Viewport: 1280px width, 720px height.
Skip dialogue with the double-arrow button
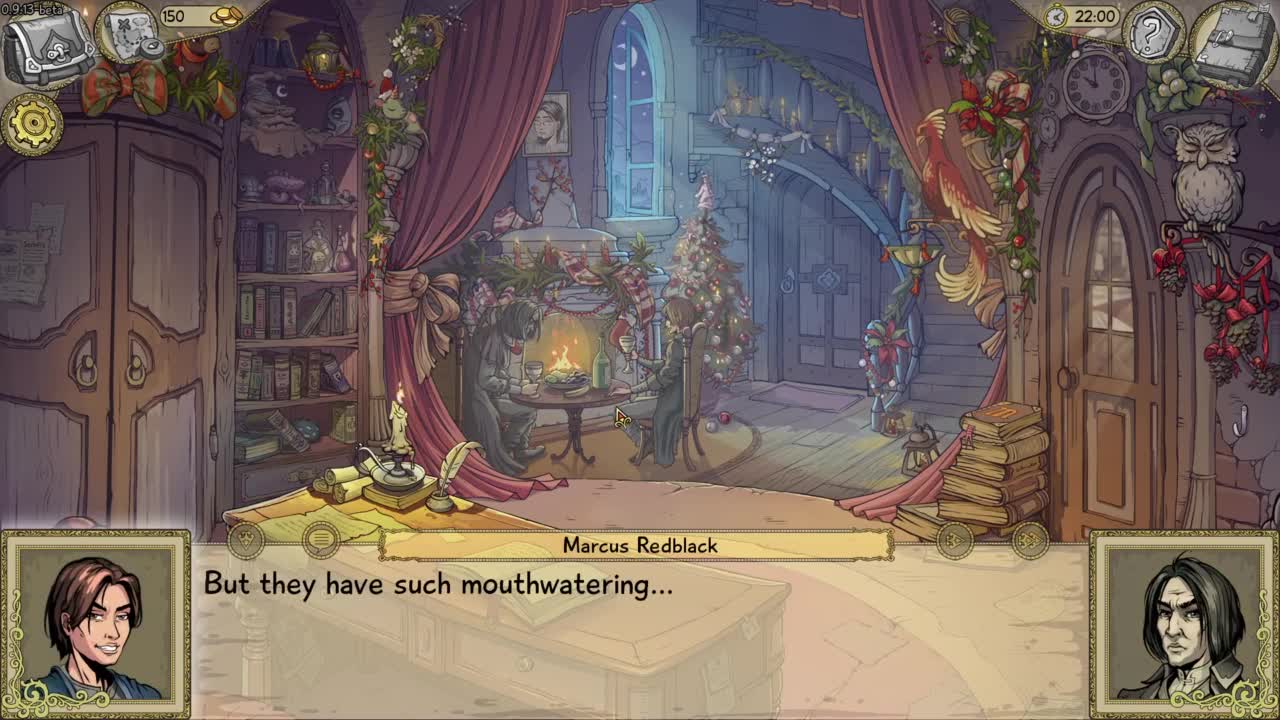pos(1030,541)
